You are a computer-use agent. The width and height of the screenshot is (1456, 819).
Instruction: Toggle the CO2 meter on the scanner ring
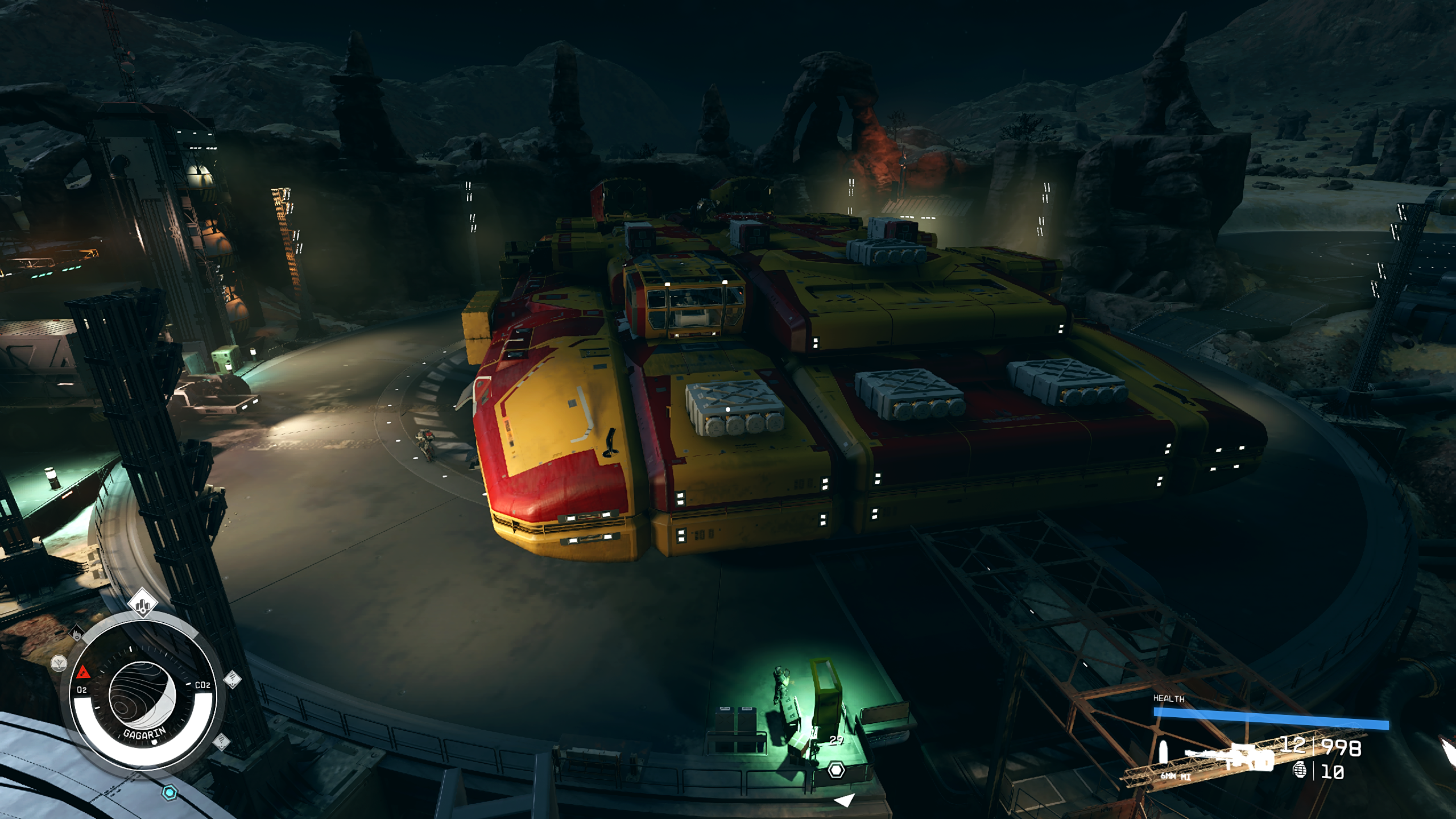(202, 685)
